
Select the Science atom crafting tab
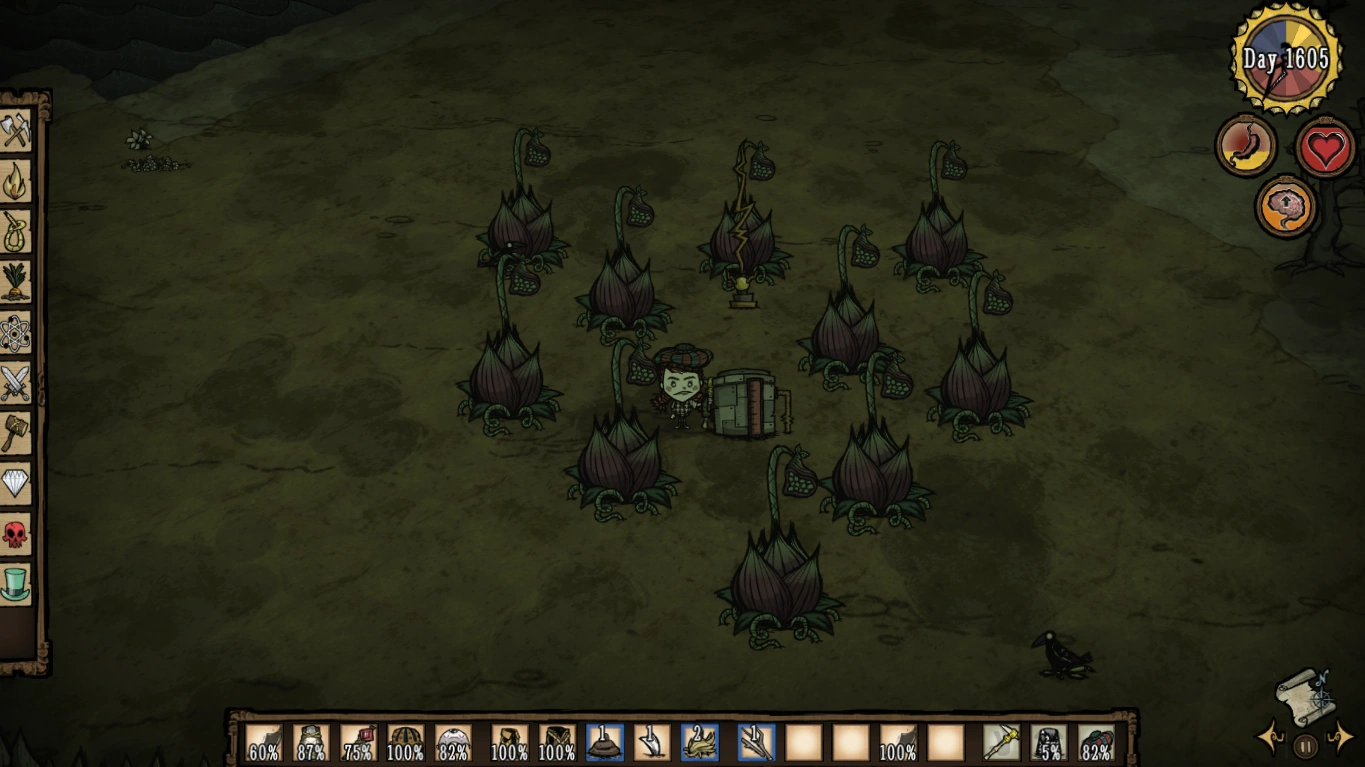coord(16,332)
